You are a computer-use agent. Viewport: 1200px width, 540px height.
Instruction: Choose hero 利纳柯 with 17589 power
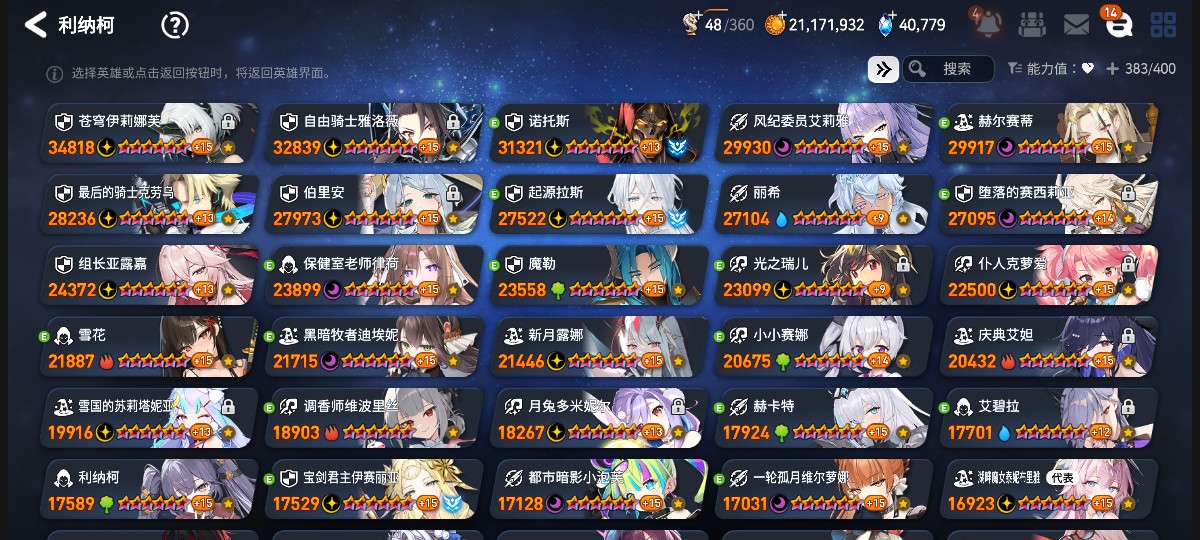tap(150, 489)
